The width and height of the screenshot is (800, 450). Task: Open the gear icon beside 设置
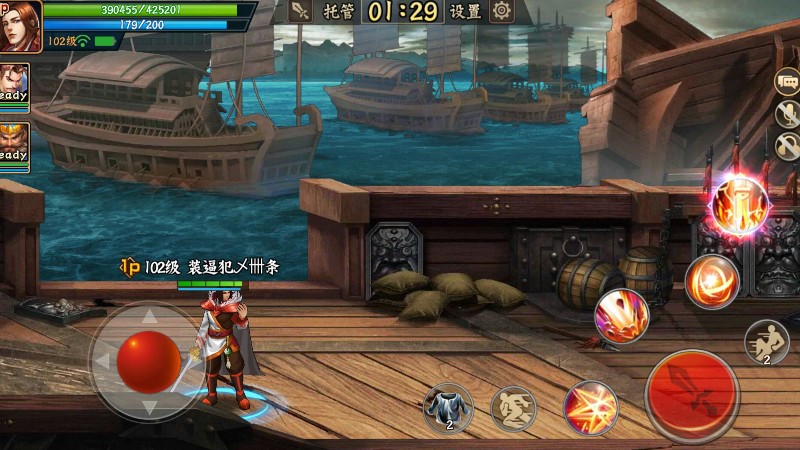(501, 11)
